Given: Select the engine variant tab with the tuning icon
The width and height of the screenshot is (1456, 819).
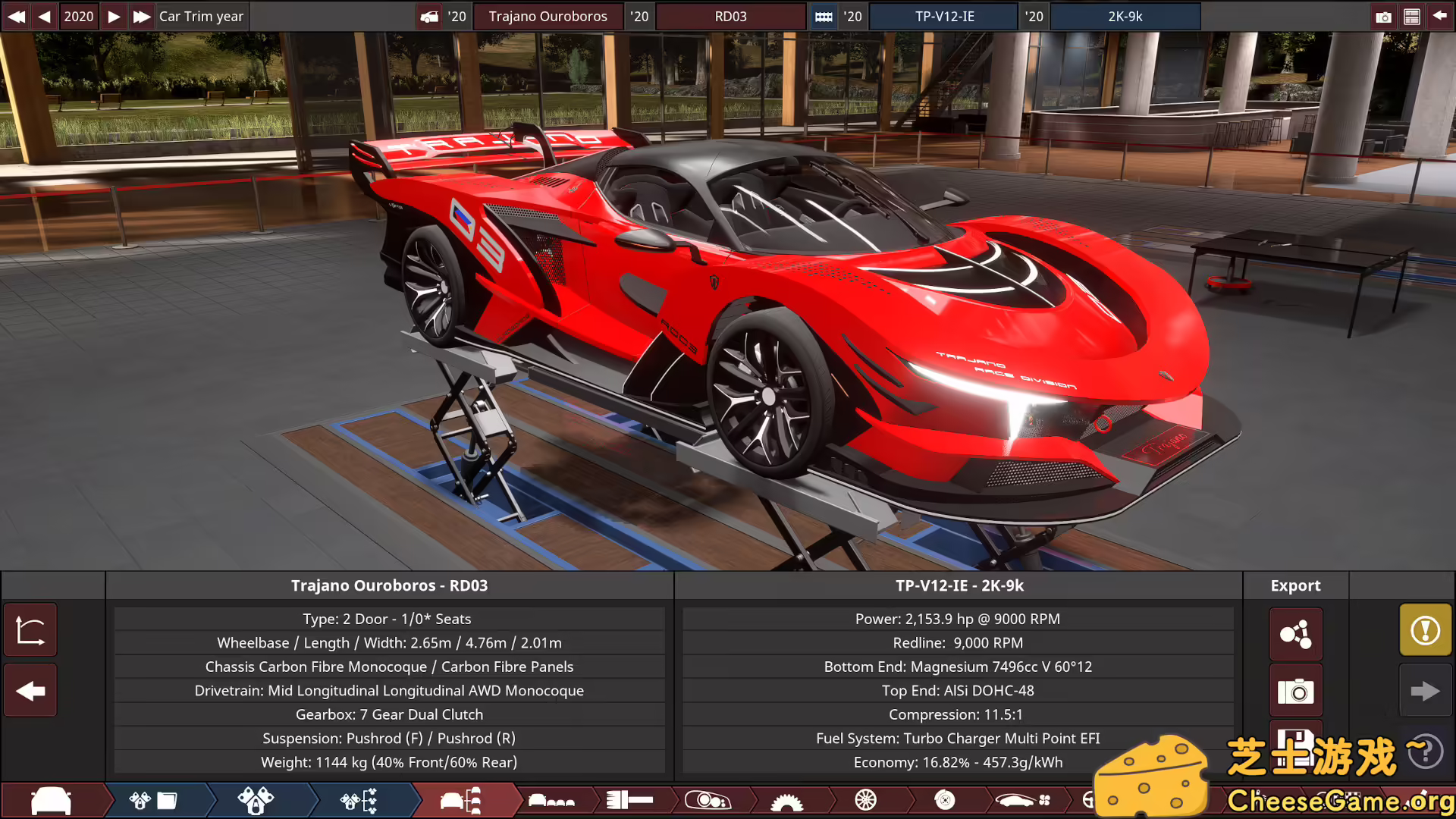Looking at the screenshot, I should click(x=357, y=800).
